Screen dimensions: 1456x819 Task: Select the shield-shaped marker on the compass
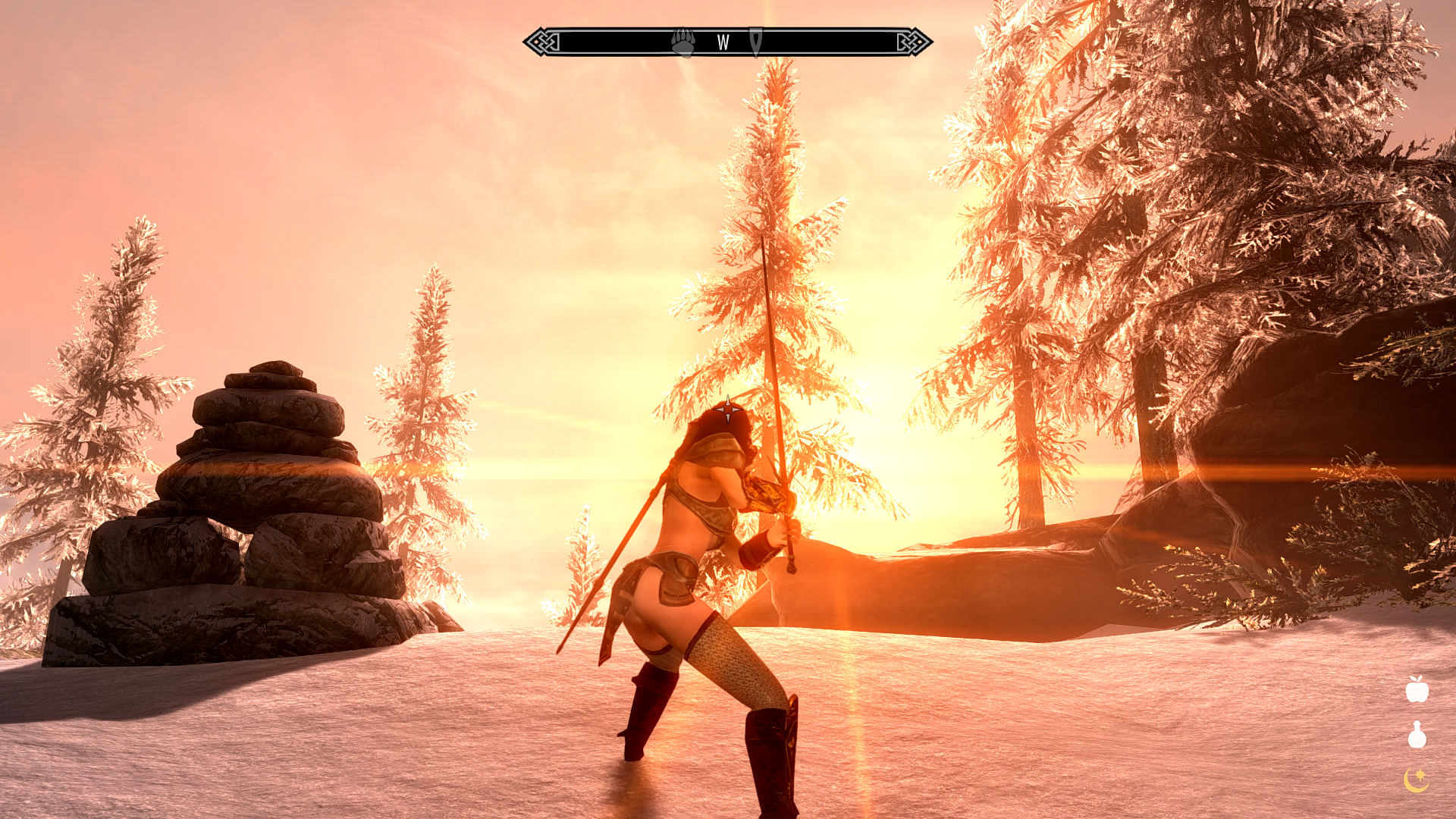pyautogui.click(x=756, y=42)
